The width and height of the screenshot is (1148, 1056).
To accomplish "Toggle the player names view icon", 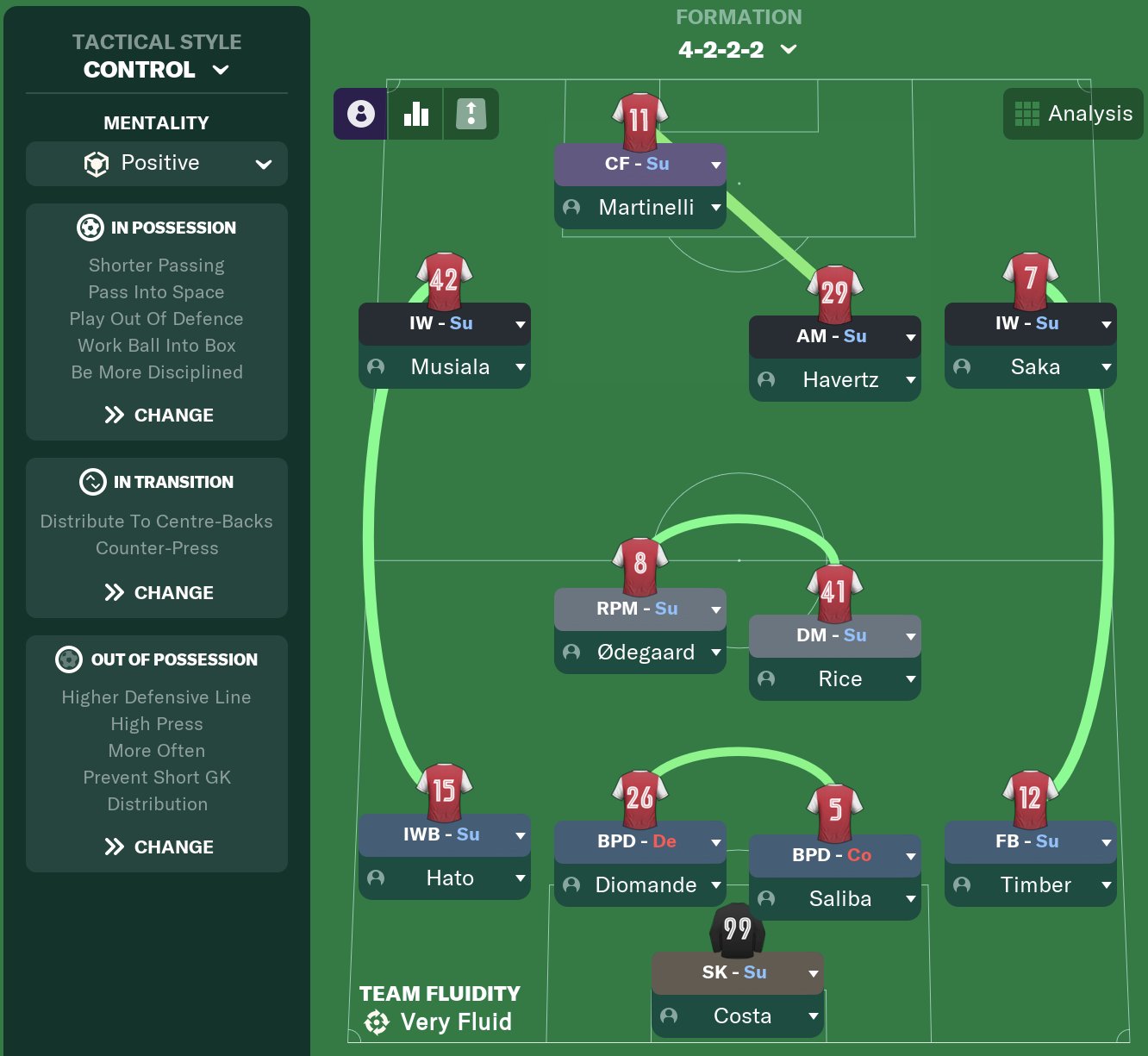I will tap(360, 113).
